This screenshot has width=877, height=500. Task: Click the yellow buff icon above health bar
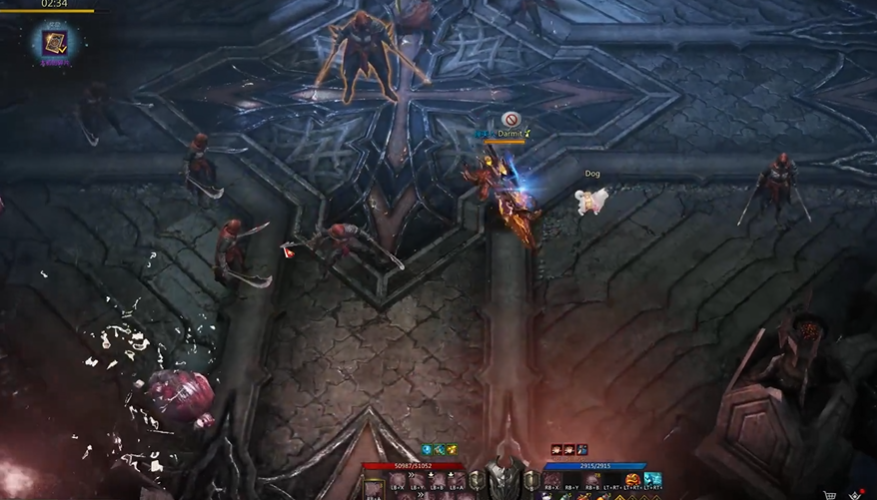tap(452, 450)
